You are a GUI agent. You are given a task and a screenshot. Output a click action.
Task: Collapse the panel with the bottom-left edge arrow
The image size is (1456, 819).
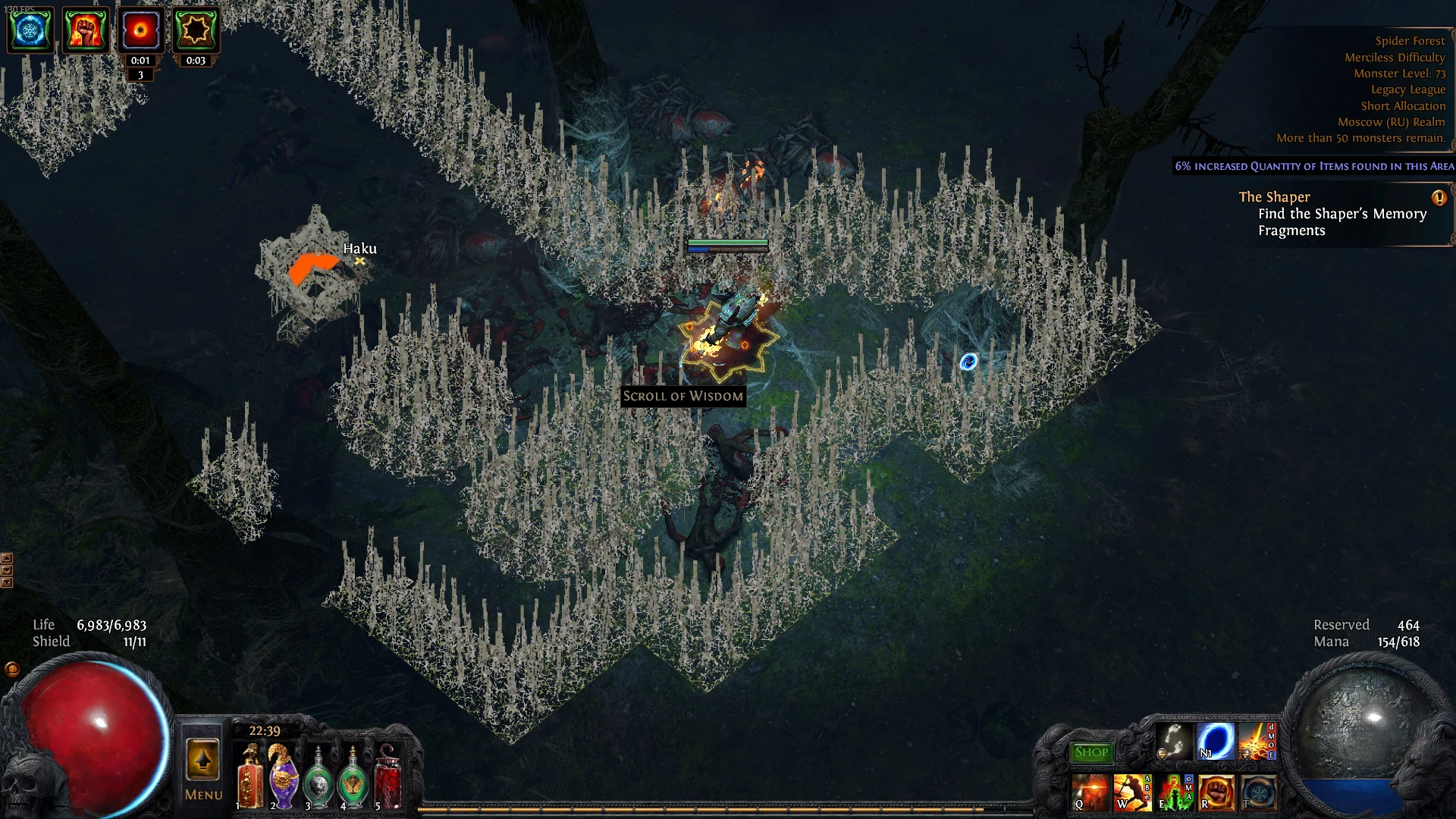click(7, 582)
